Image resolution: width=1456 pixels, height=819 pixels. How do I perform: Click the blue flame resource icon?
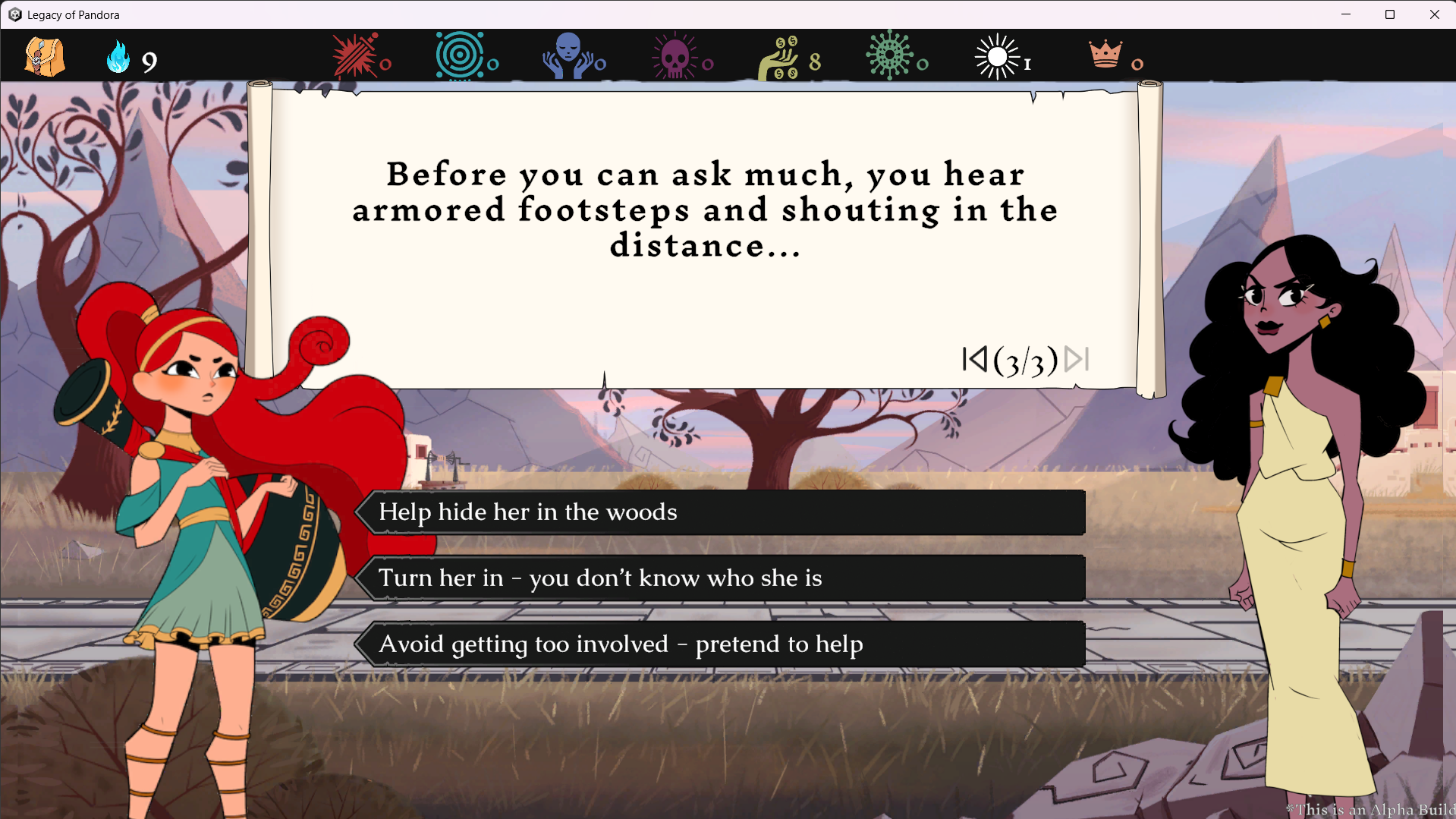point(118,55)
